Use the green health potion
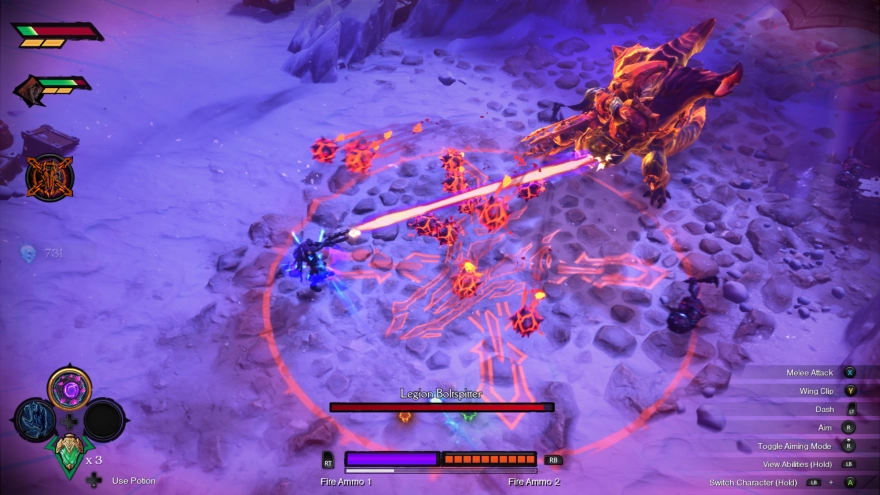The height and width of the screenshot is (495, 880). tap(69, 453)
